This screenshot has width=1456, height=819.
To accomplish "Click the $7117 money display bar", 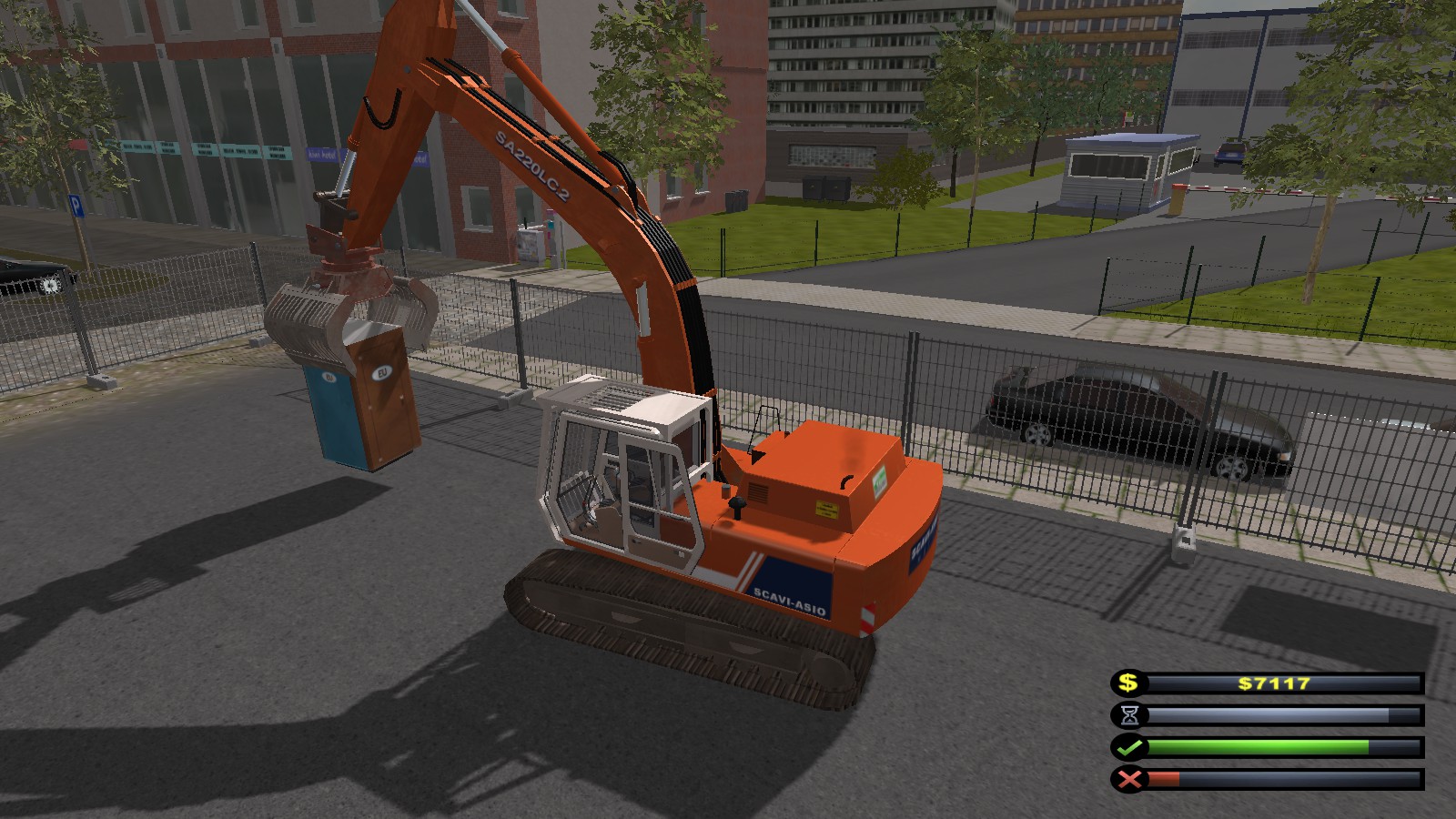I will [x=1272, y=681].
